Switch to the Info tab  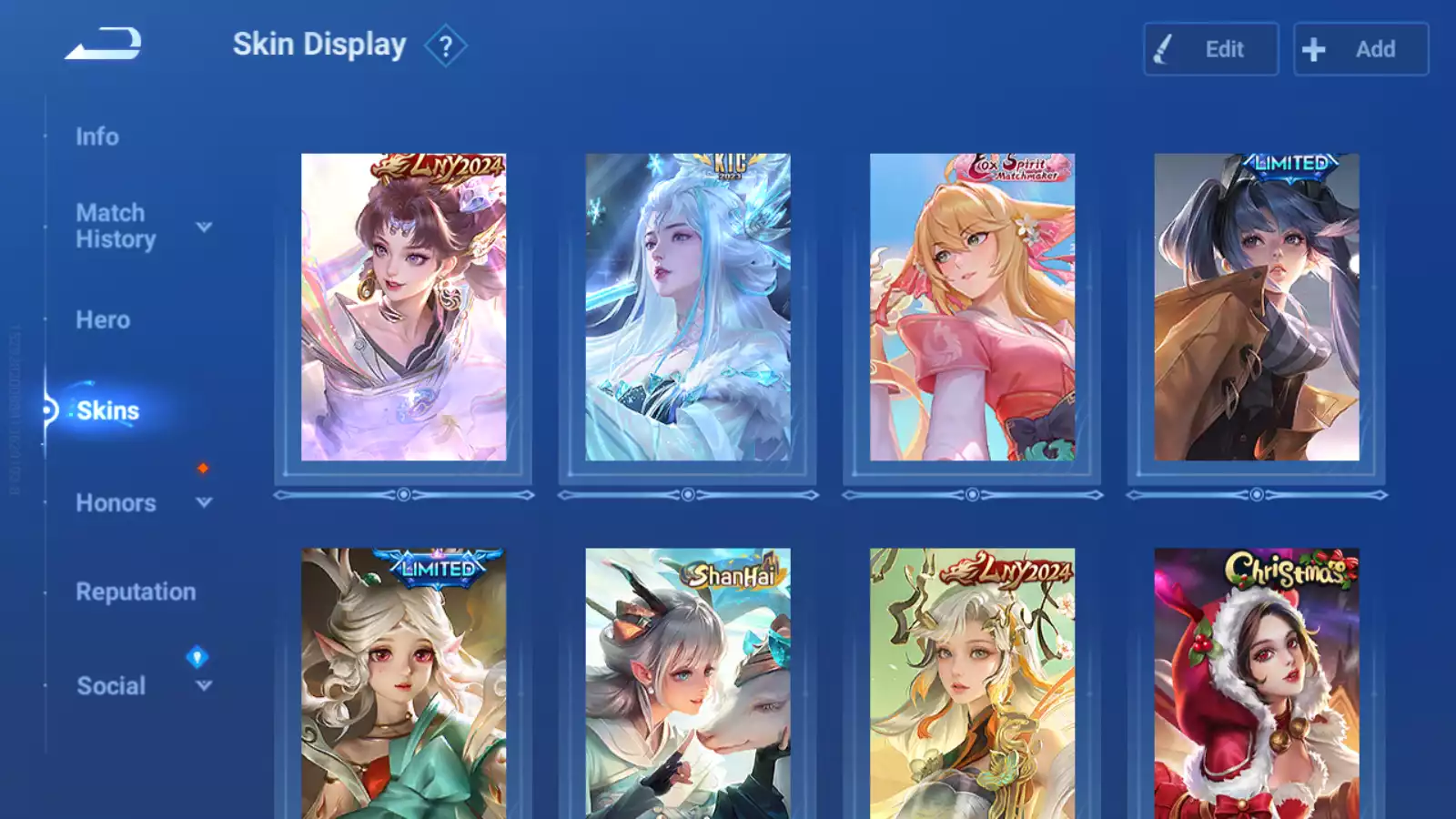pyautogui.click(x=97, y=136)
